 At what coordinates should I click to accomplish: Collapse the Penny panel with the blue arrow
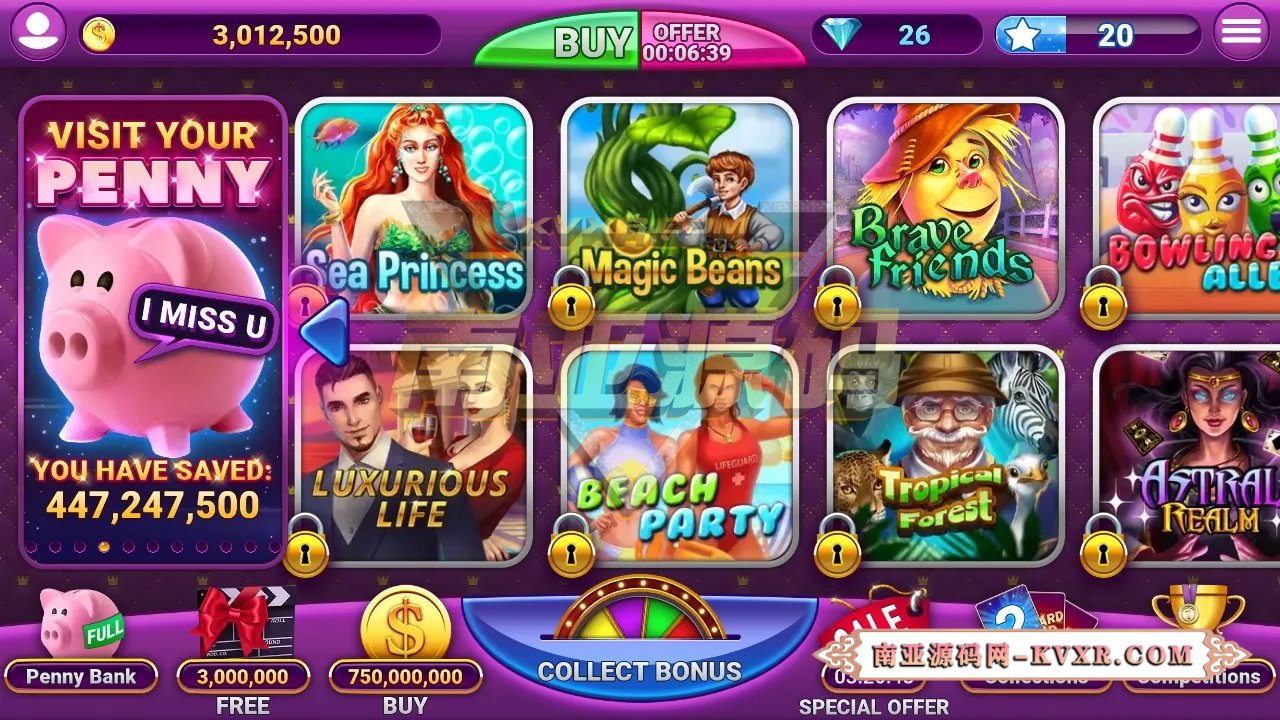click(322, 333)
